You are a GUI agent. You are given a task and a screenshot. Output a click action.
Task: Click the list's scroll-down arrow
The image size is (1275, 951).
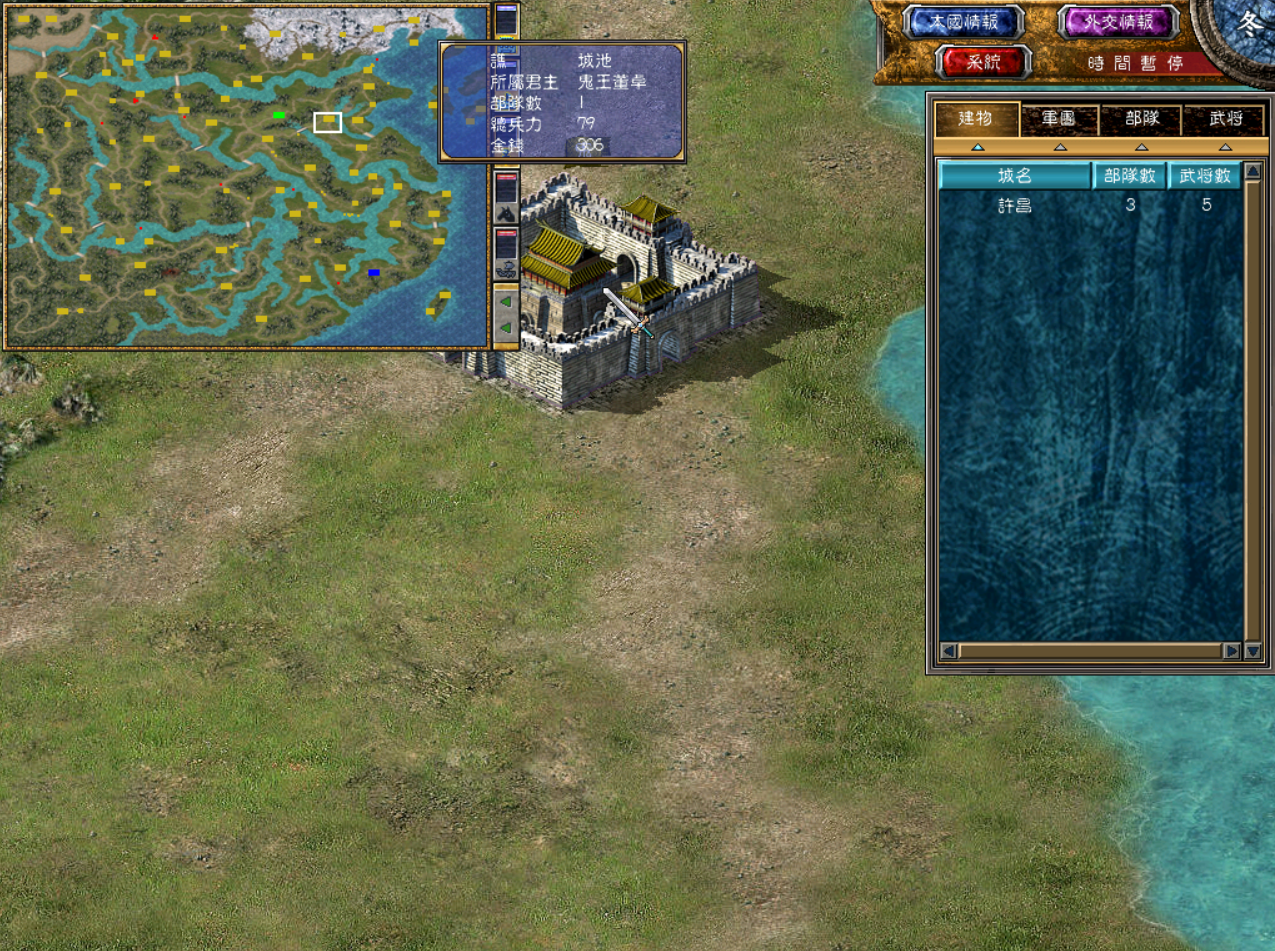tap(1252, 651)
